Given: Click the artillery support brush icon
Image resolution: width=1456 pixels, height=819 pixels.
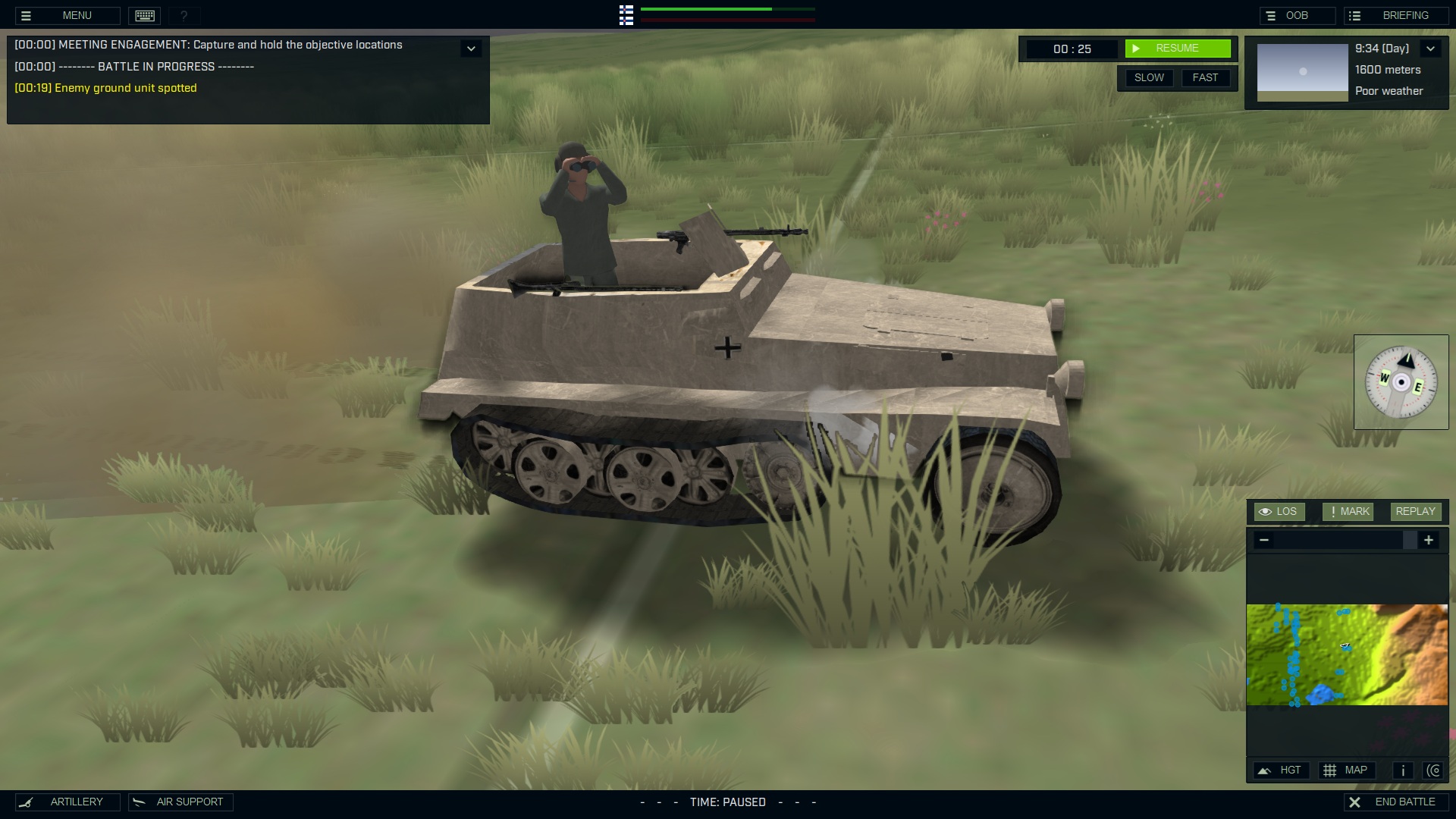Looking at the screenshot, I should click(x=27, y=802).
